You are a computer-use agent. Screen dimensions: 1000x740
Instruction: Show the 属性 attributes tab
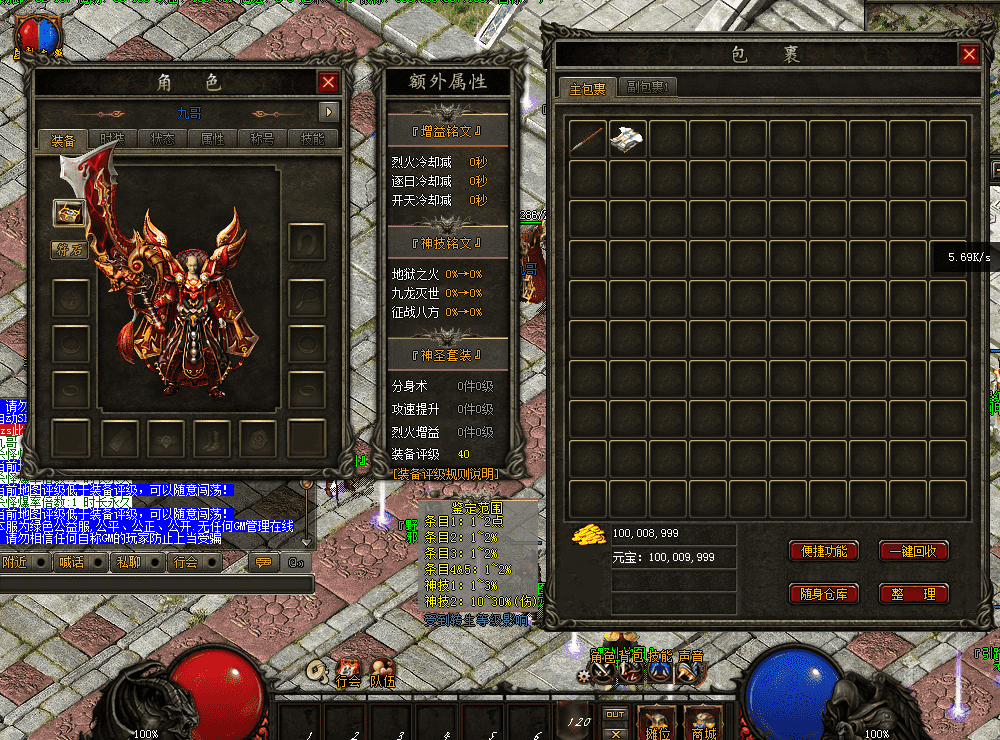click(213, 139)
